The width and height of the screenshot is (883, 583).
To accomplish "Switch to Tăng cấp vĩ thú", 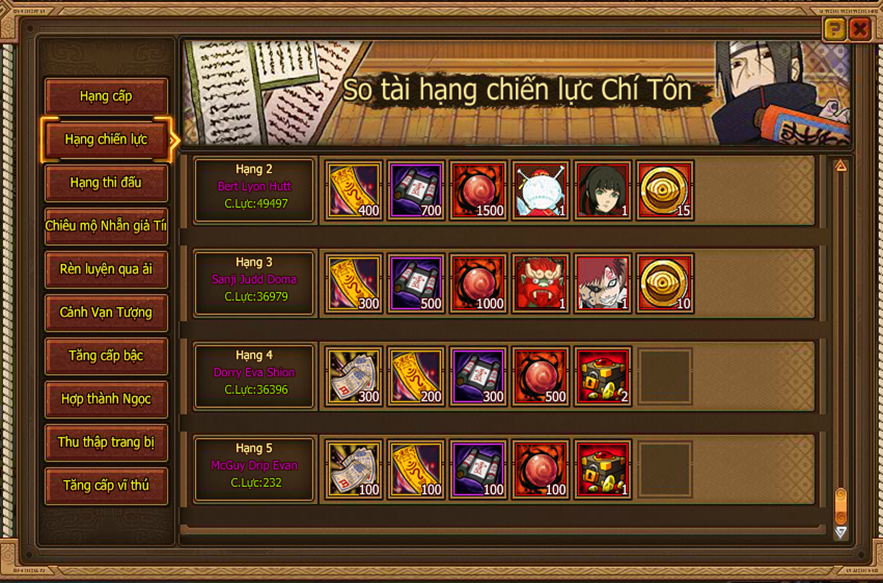I will (106, 485).
